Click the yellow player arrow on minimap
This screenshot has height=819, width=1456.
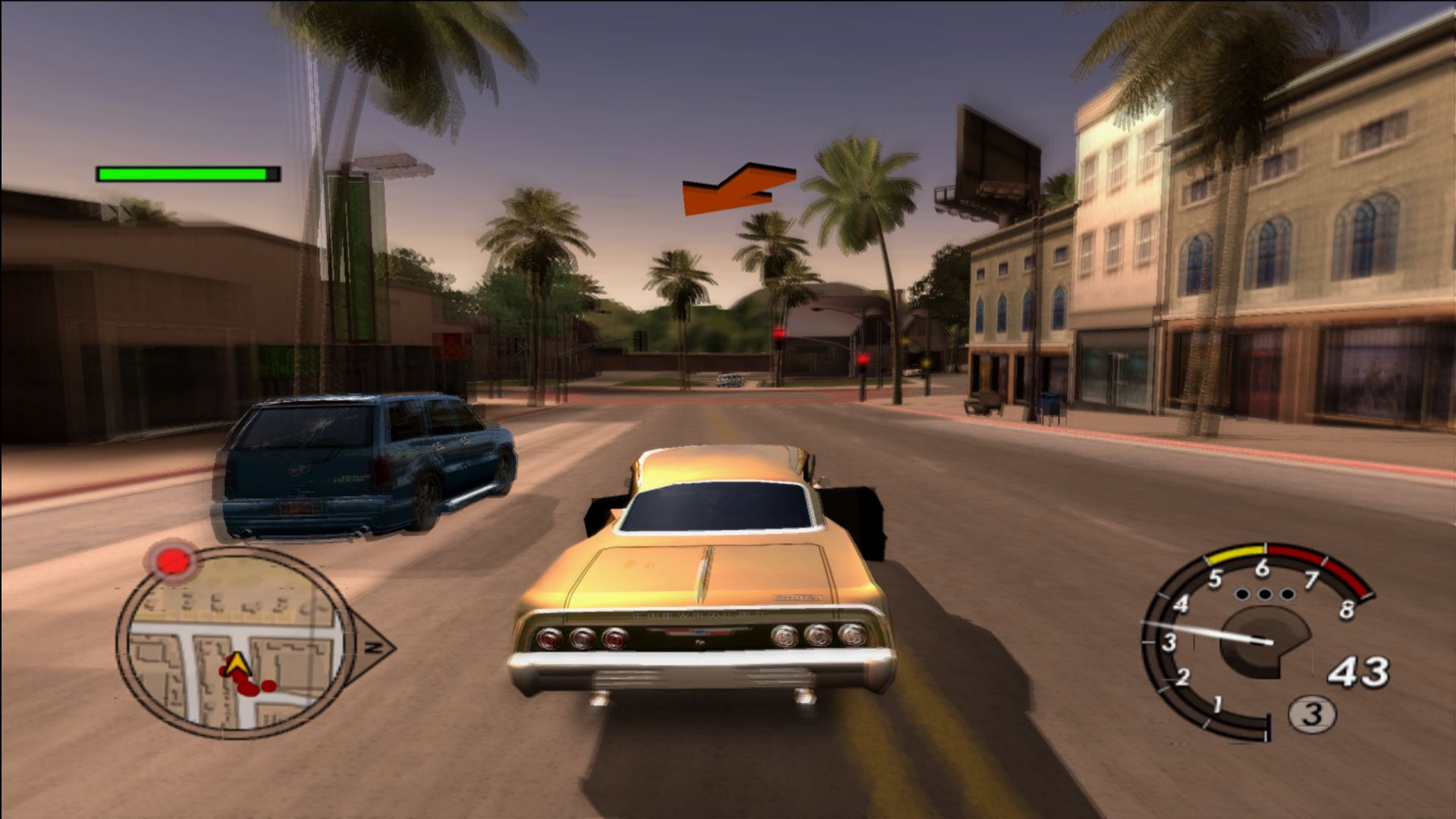(x=237, y=664)
